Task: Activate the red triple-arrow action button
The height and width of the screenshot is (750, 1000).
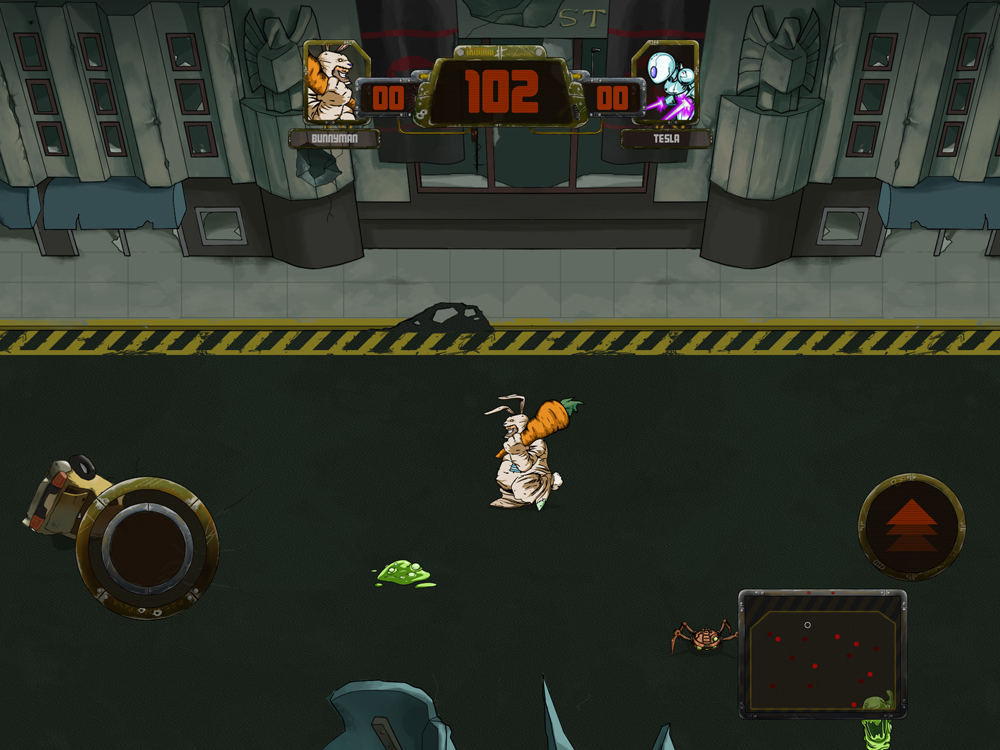Action: click(911, 526)
